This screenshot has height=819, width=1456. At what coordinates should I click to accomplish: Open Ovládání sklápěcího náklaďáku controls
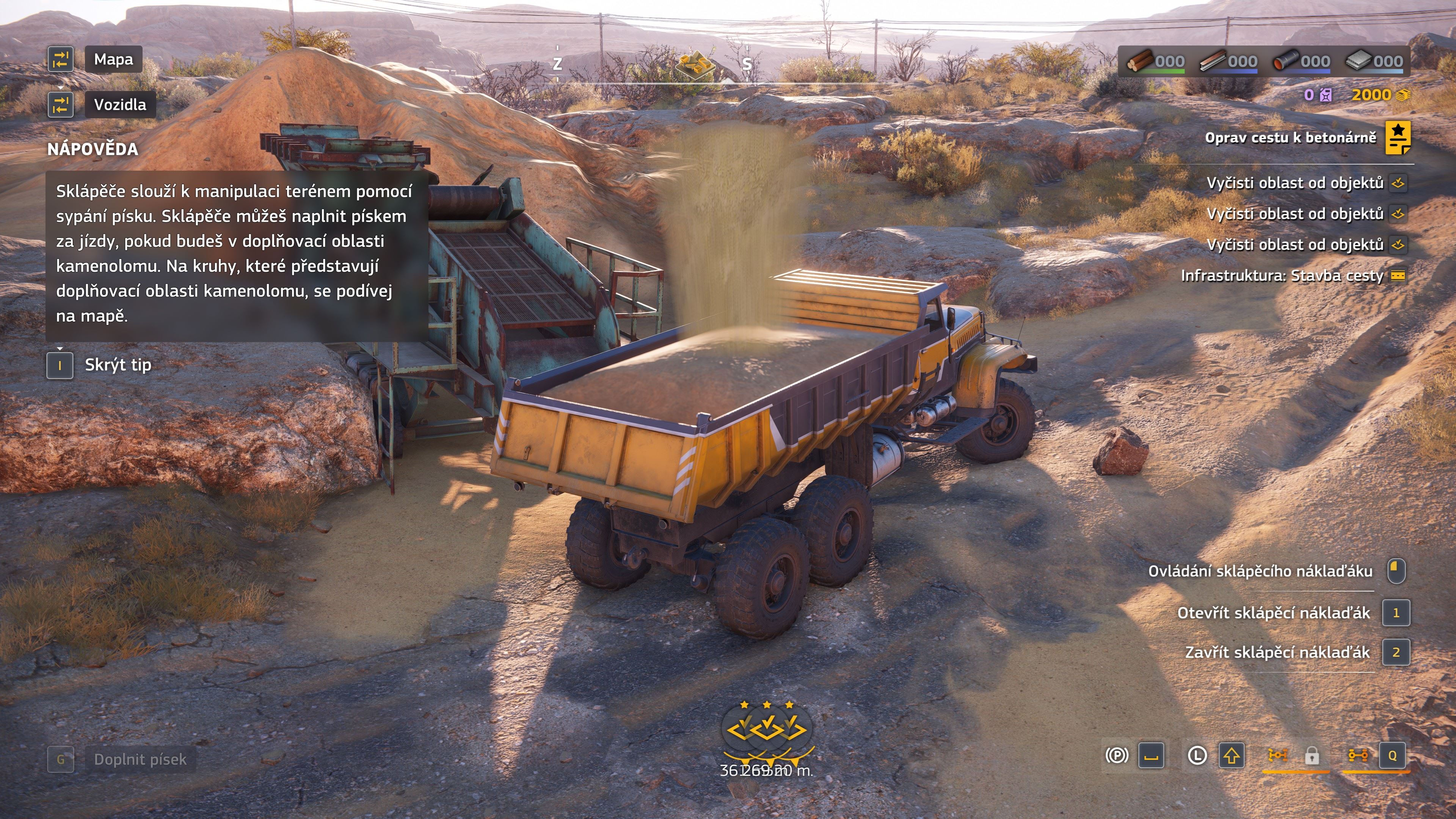(1260, 571)
